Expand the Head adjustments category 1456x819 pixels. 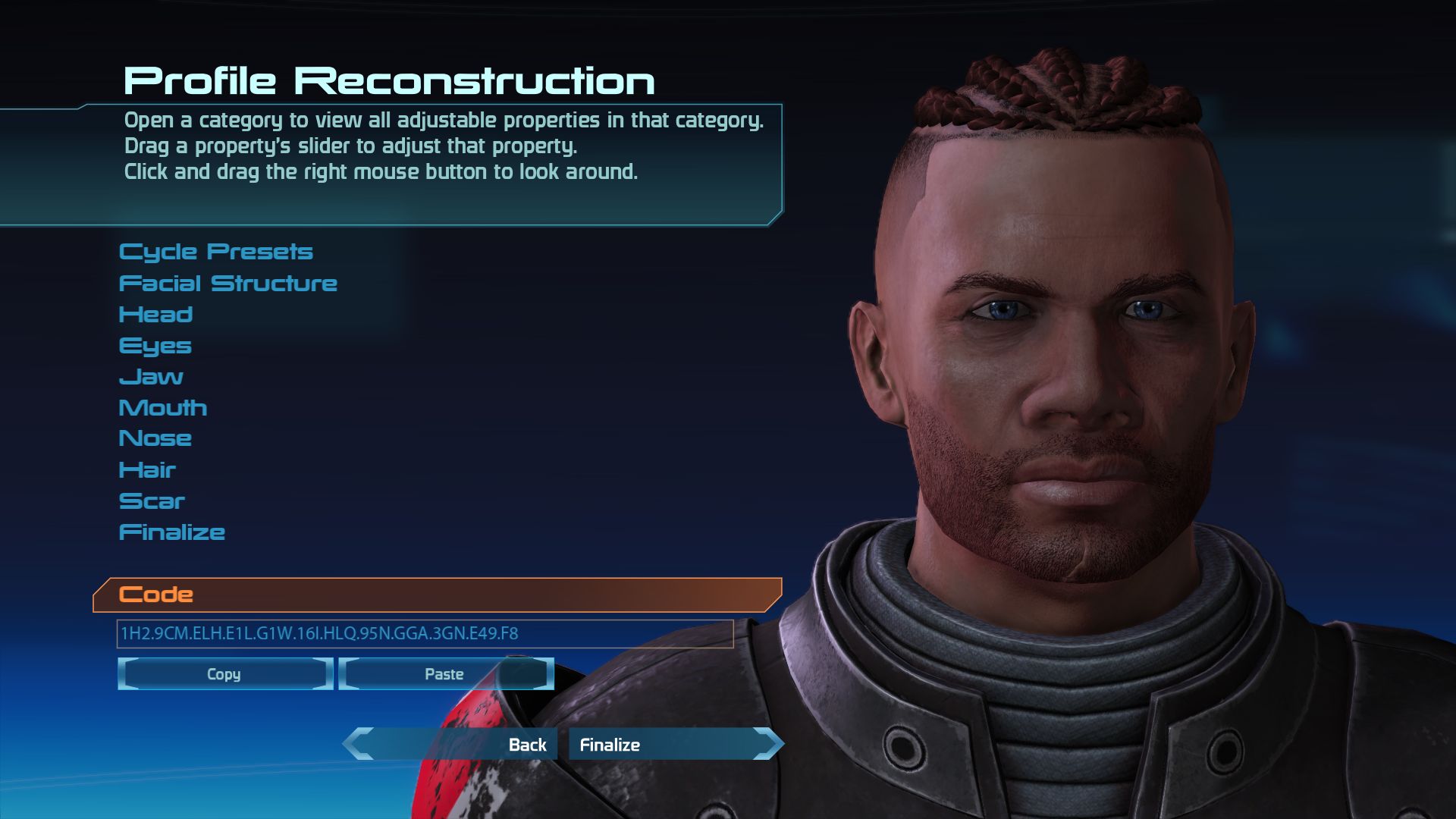(x=156, y=314)
